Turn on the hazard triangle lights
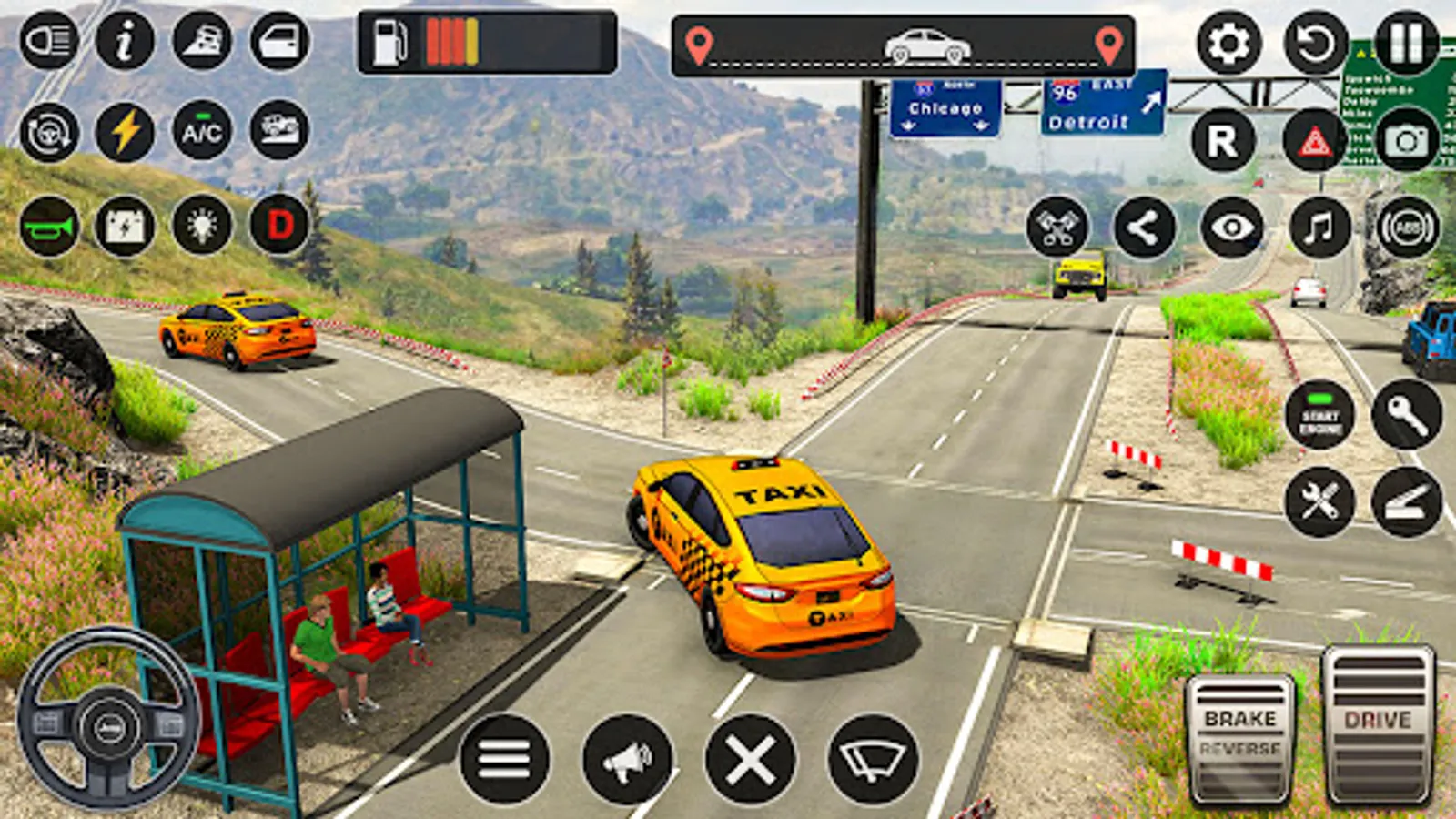1456x819 pixels. pos(1314,141)
